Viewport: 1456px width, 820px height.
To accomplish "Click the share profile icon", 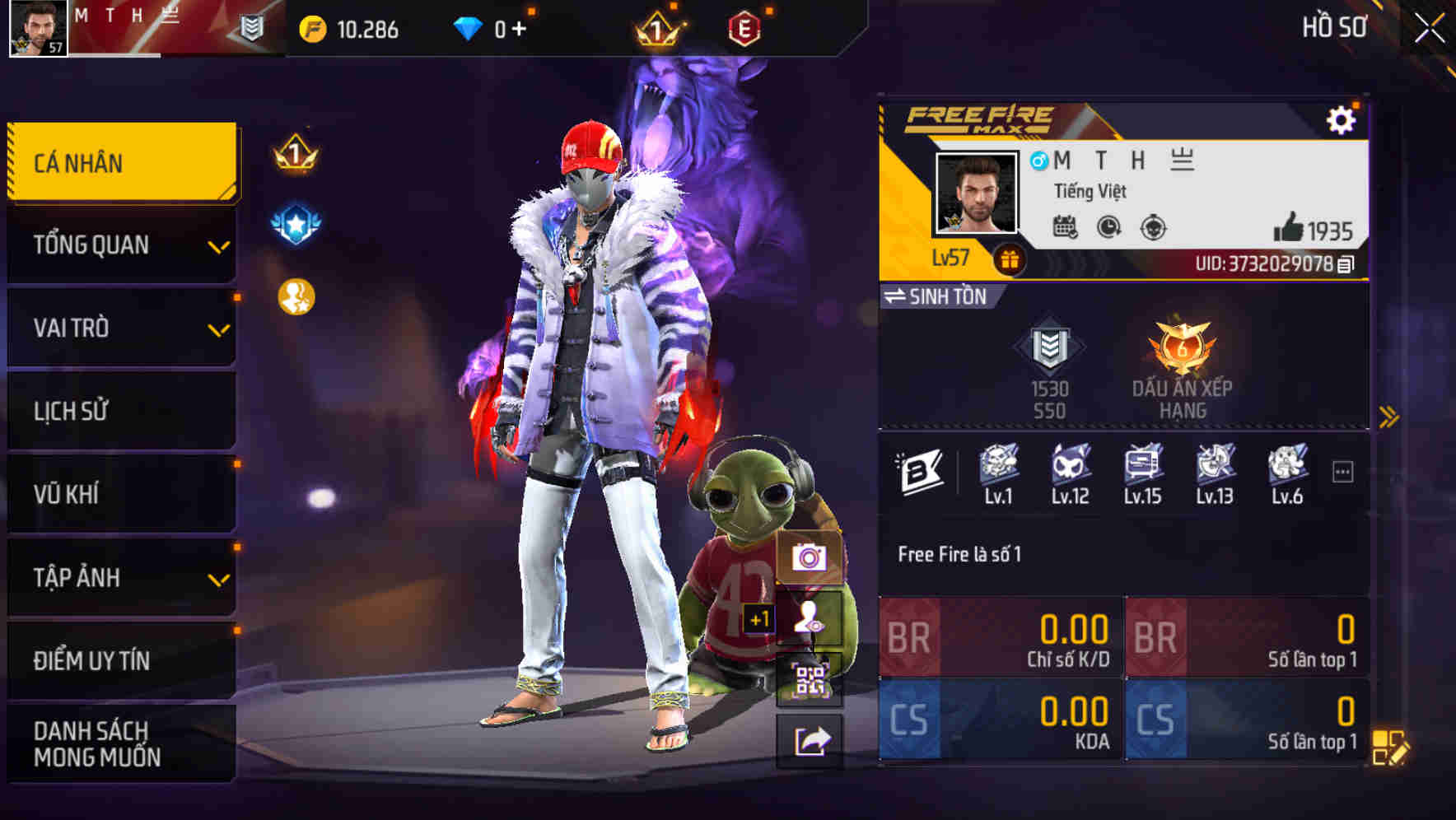I will point(810,740).
